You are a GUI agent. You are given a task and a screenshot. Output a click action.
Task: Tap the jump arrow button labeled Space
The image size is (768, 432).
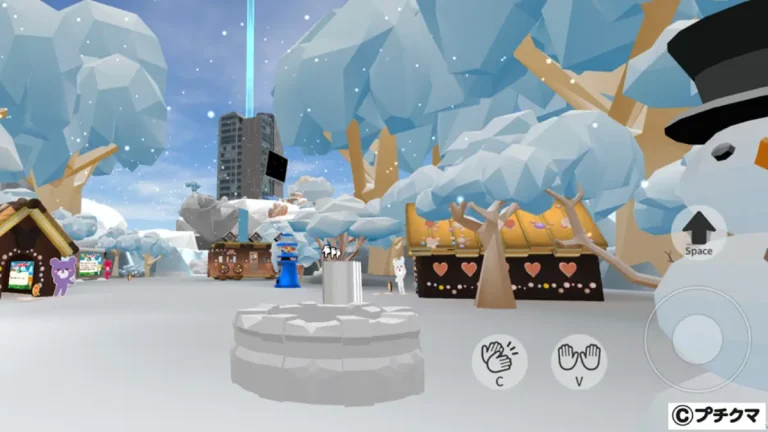point(699,232)
